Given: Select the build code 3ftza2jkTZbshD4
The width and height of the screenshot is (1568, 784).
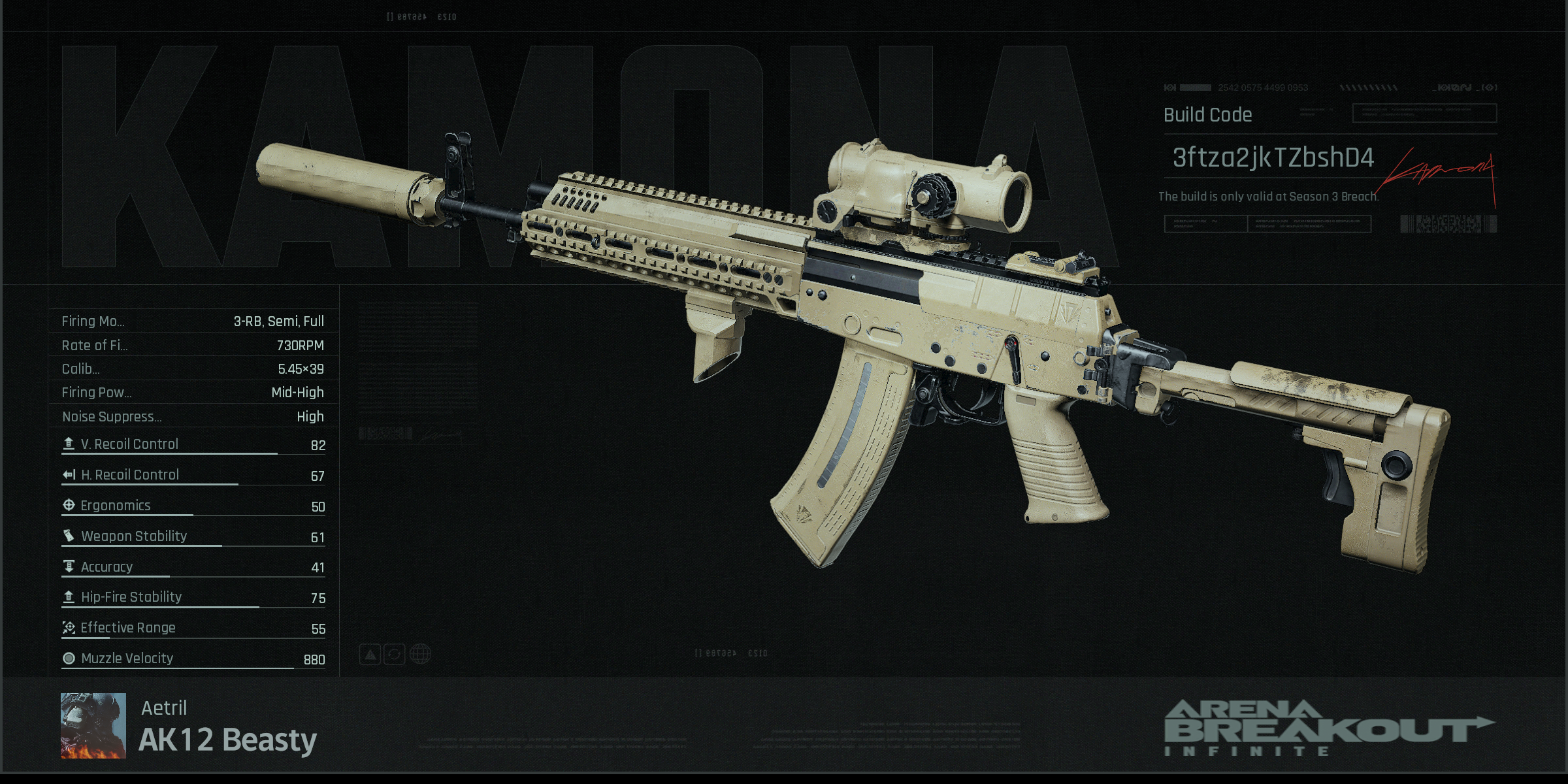Looking at the screenshot, I should pos(1273,158).
